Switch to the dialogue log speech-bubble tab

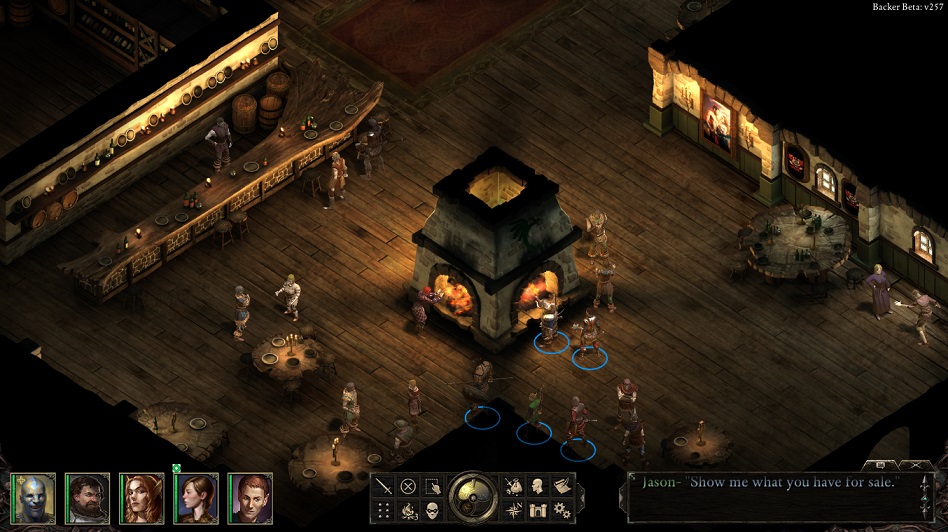pyautogui.click(x=882, y=465)
